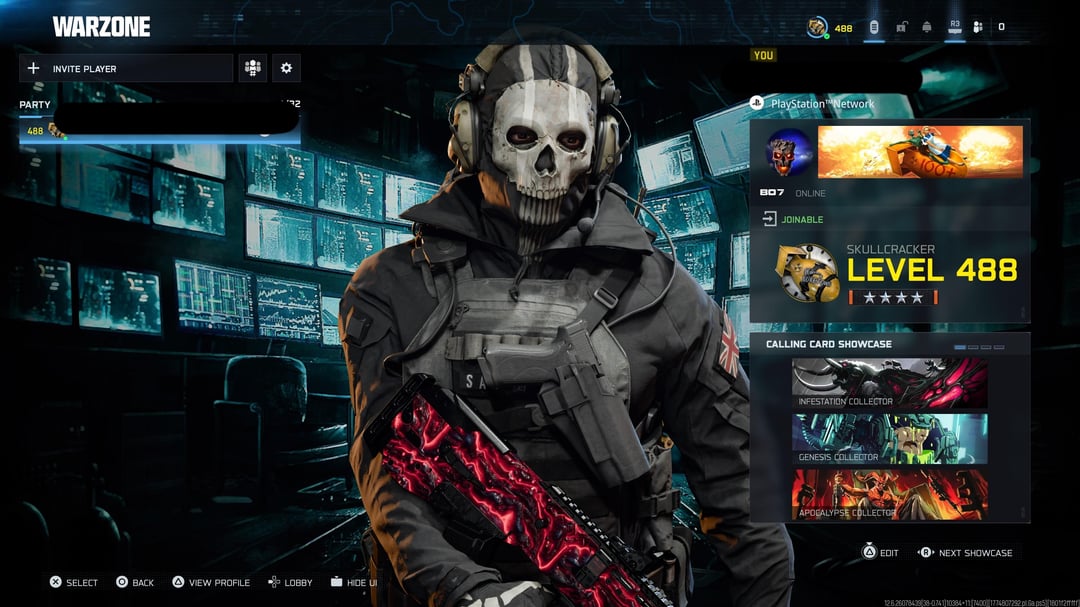Open the gear settings button

pos(286,68)
